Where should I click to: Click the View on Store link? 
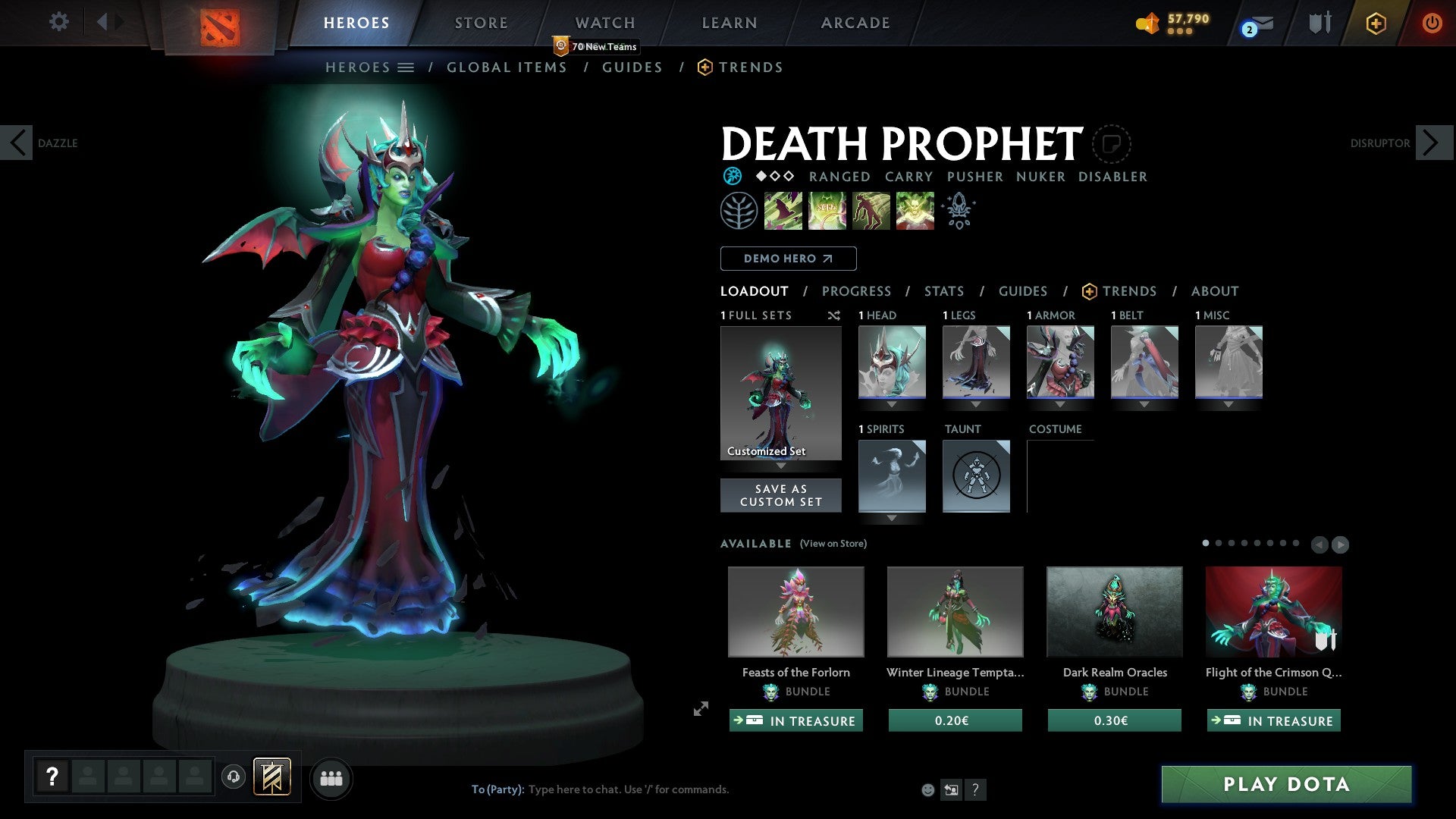click(833, 544)
